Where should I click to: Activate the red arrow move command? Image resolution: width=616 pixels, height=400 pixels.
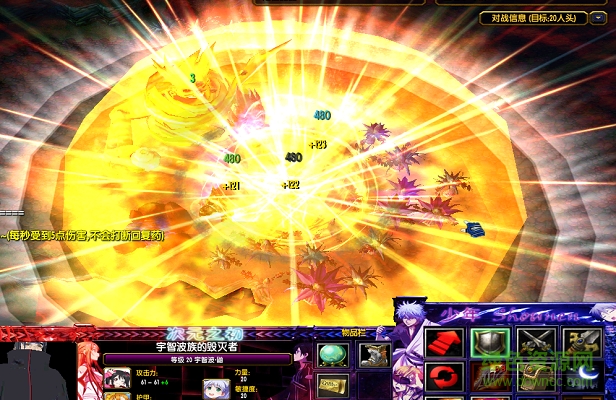pos(442,343)
